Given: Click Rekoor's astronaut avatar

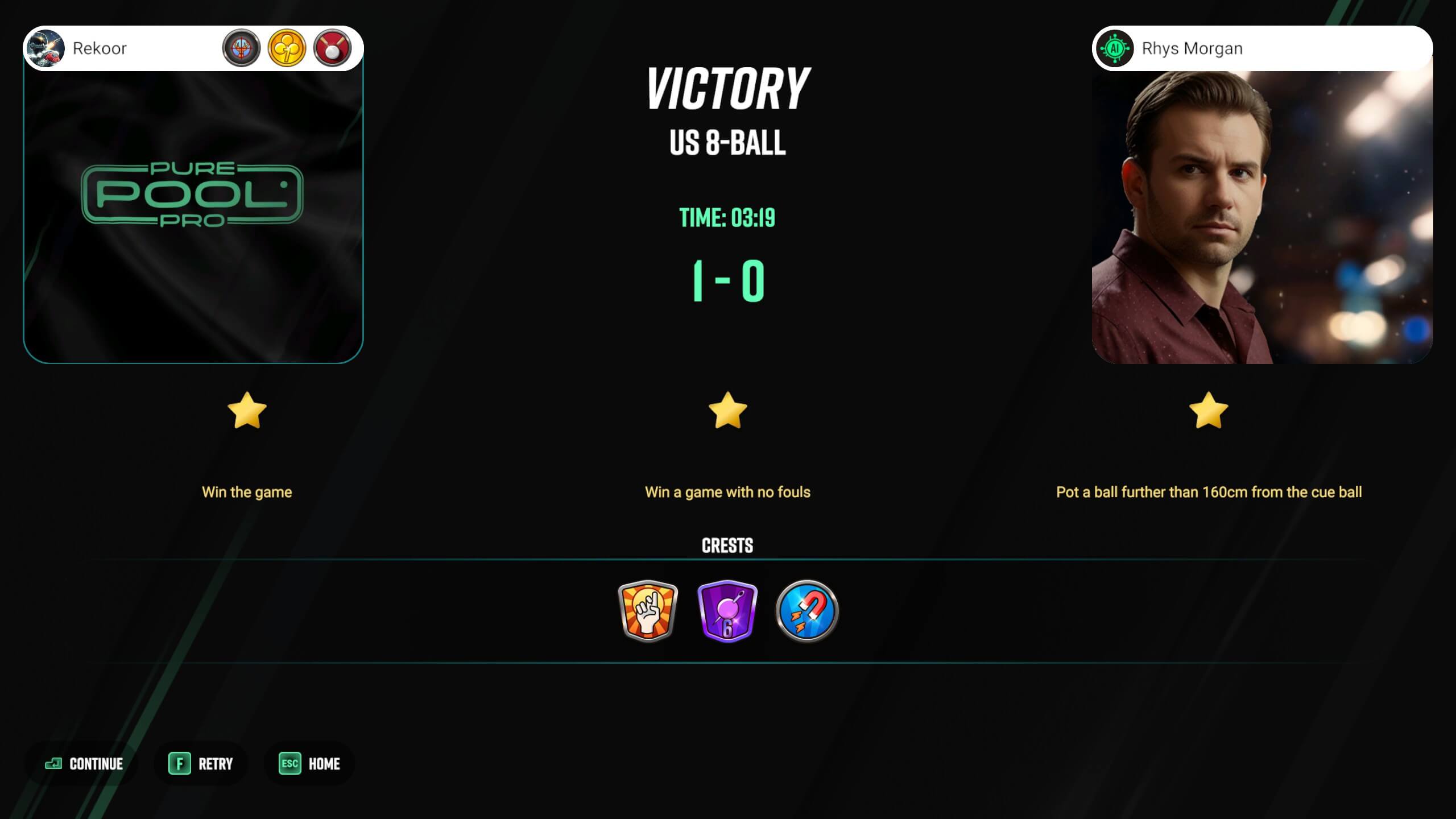Looking at the screenshot, I should pyautogui.click(x=47, y=48).
